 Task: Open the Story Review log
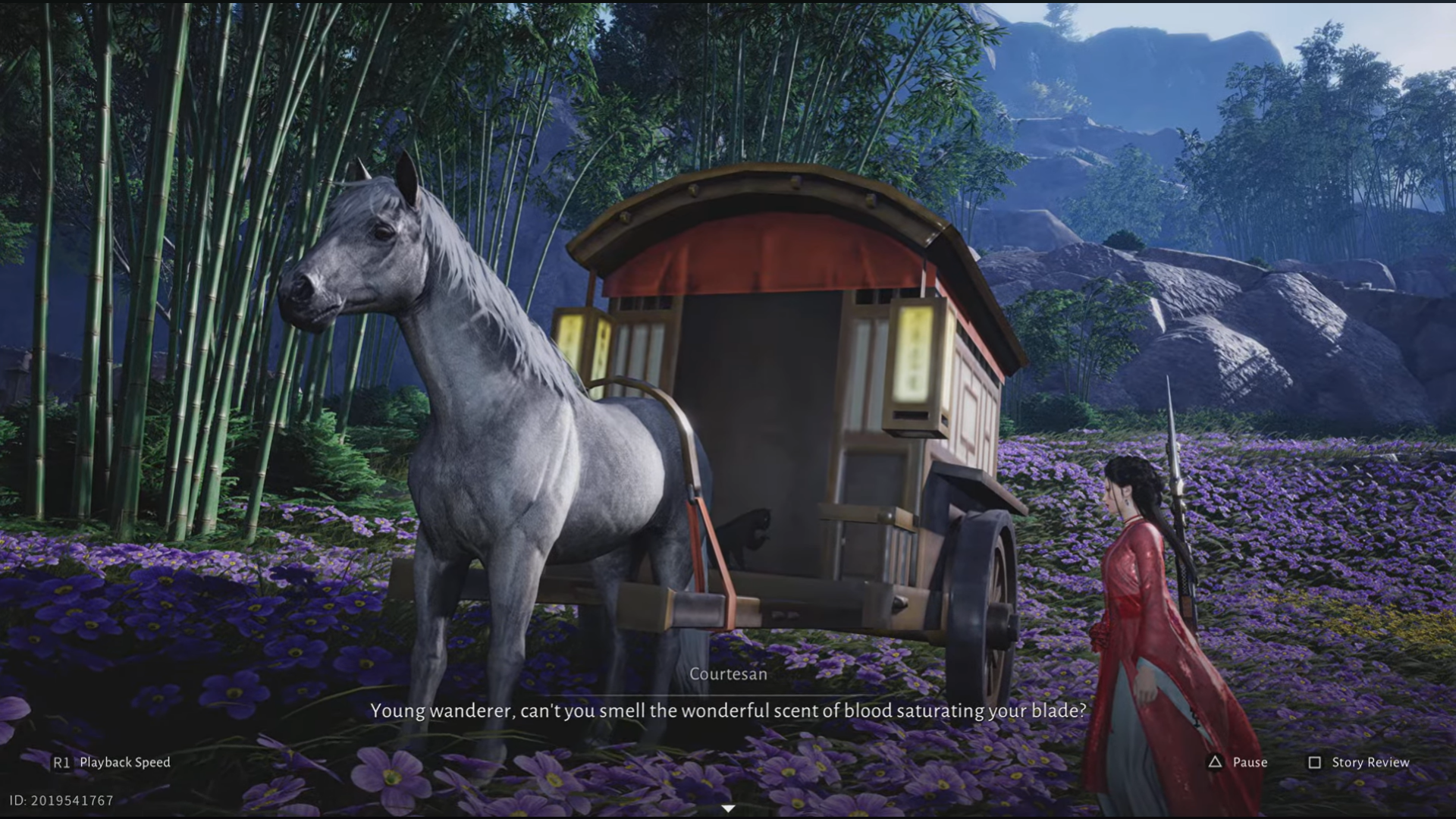[x=1358, y=762]
